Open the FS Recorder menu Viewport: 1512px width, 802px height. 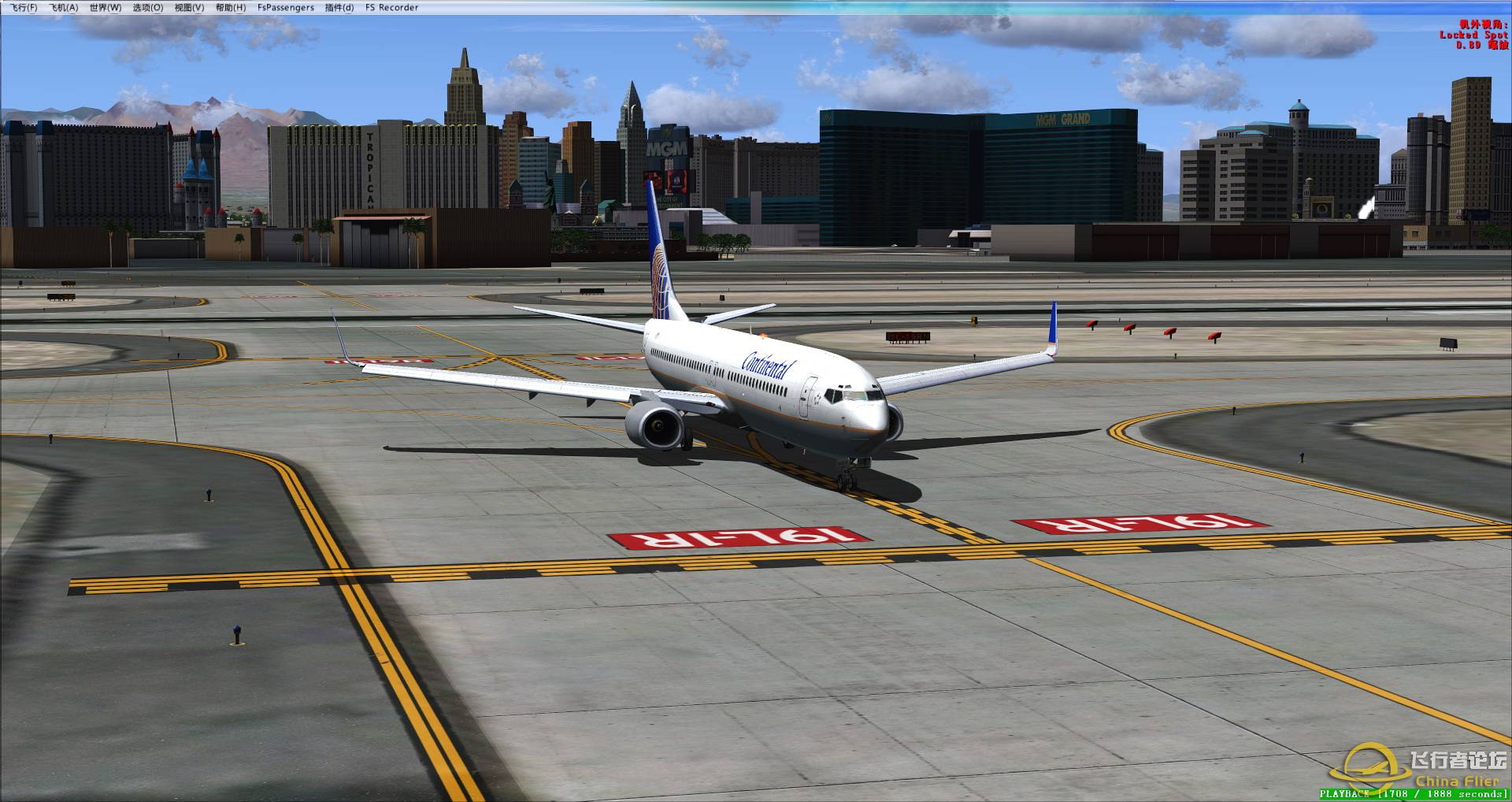[391, 7]
